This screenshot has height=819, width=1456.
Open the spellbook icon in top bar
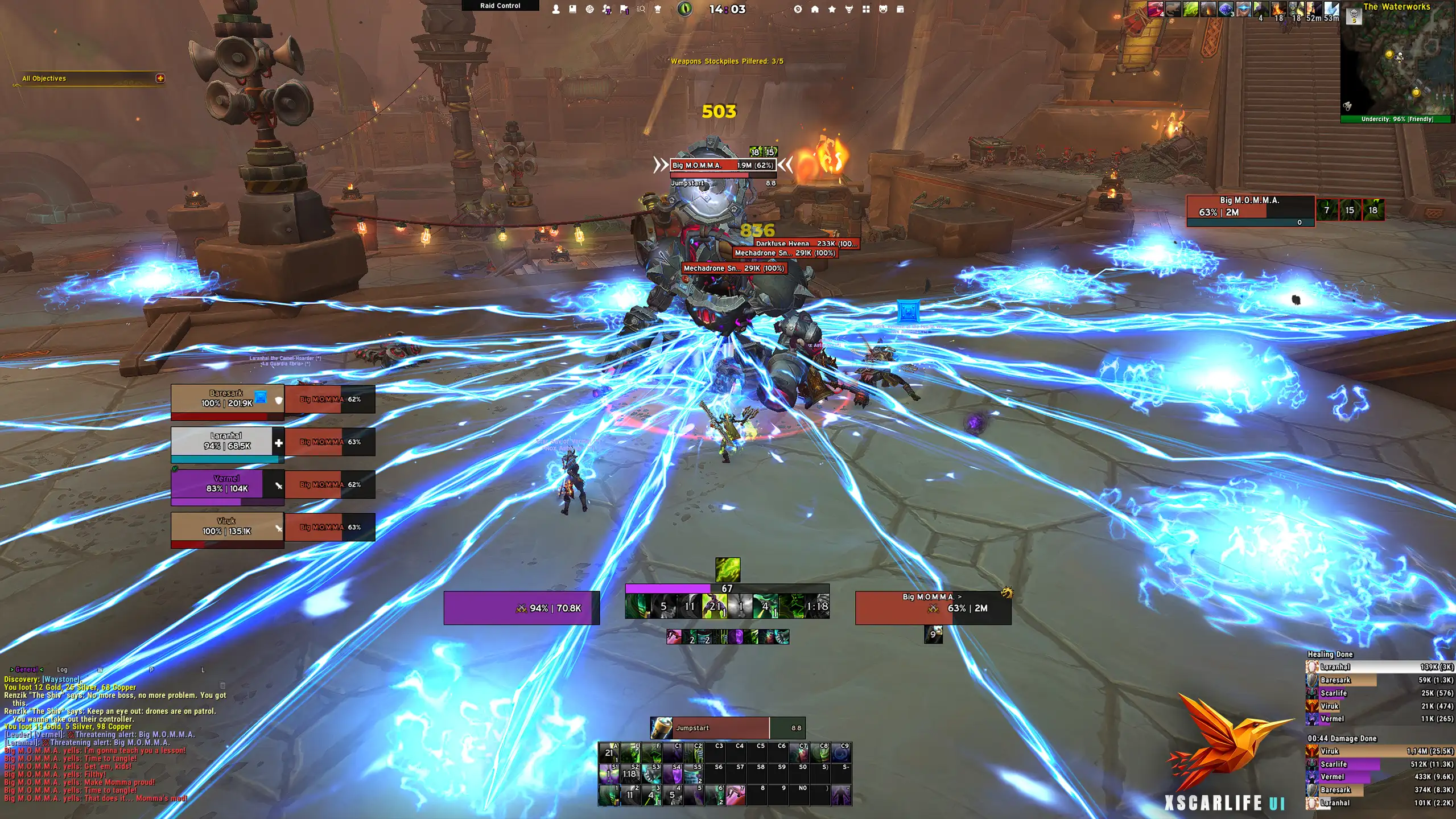pyautogui.click(x=573, y=9)
